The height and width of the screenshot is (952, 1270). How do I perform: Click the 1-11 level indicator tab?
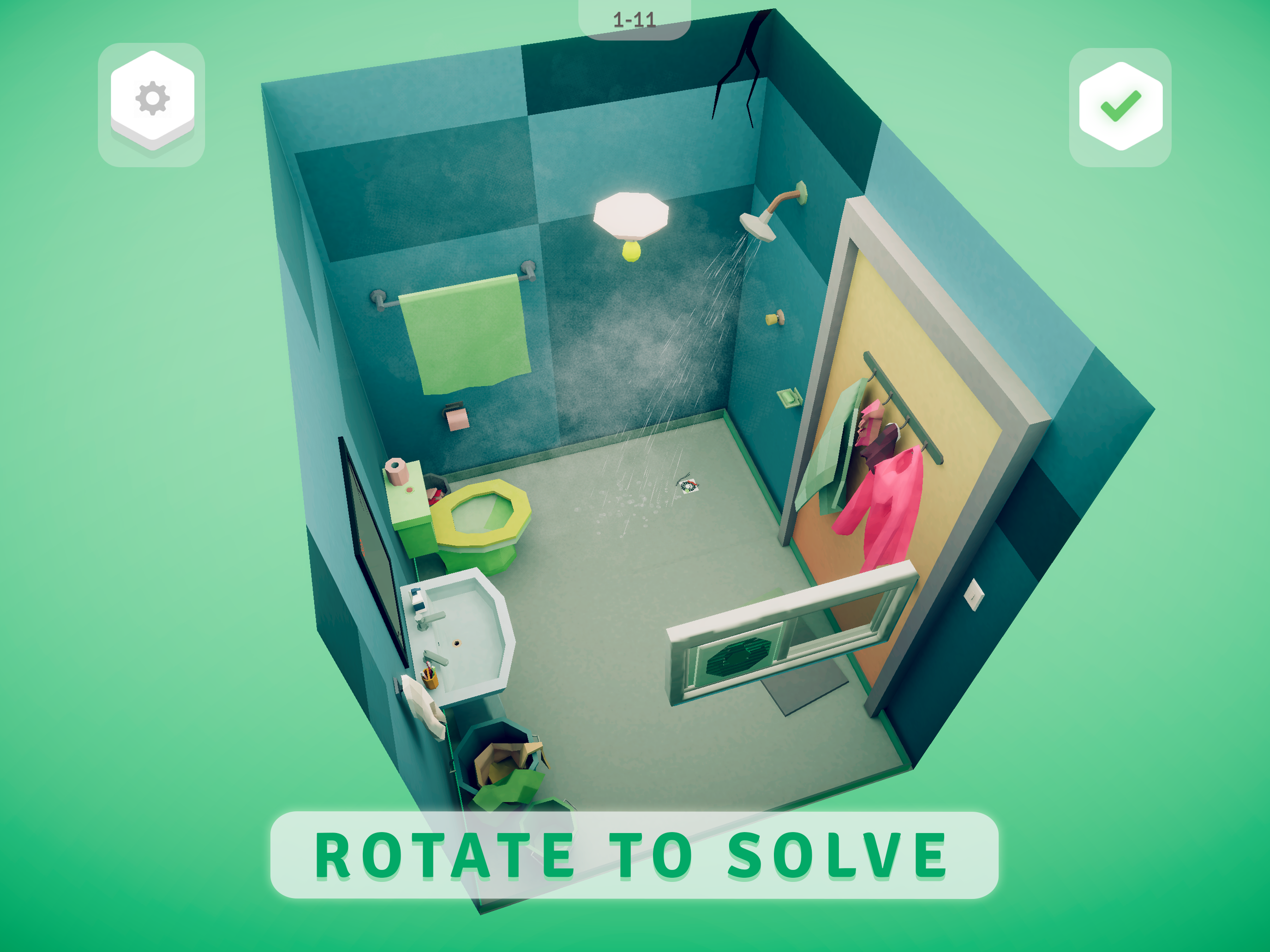635,17
